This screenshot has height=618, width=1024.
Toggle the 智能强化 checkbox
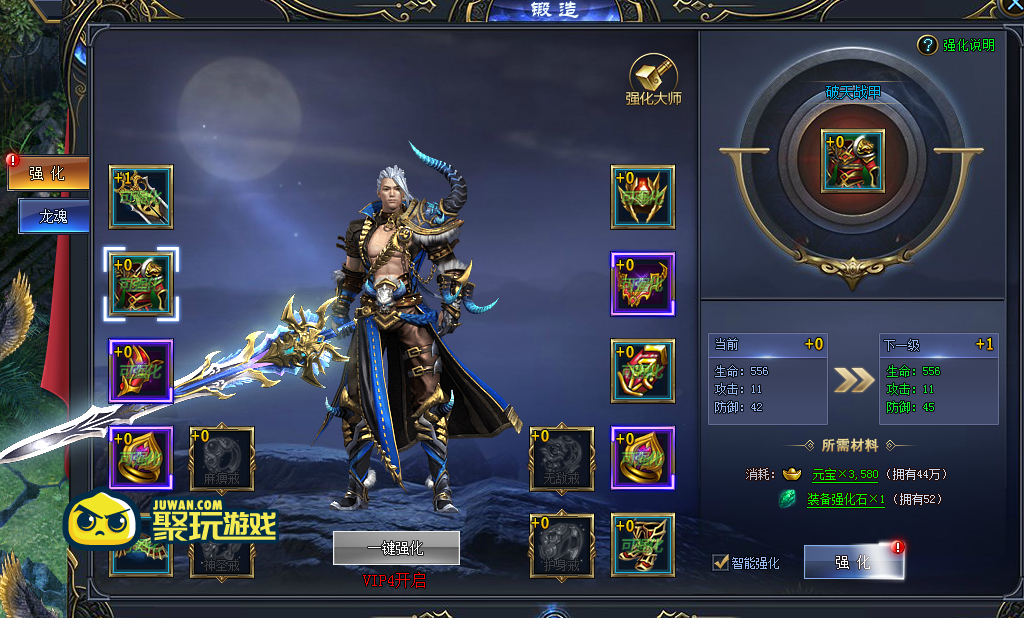coord(720,563)
